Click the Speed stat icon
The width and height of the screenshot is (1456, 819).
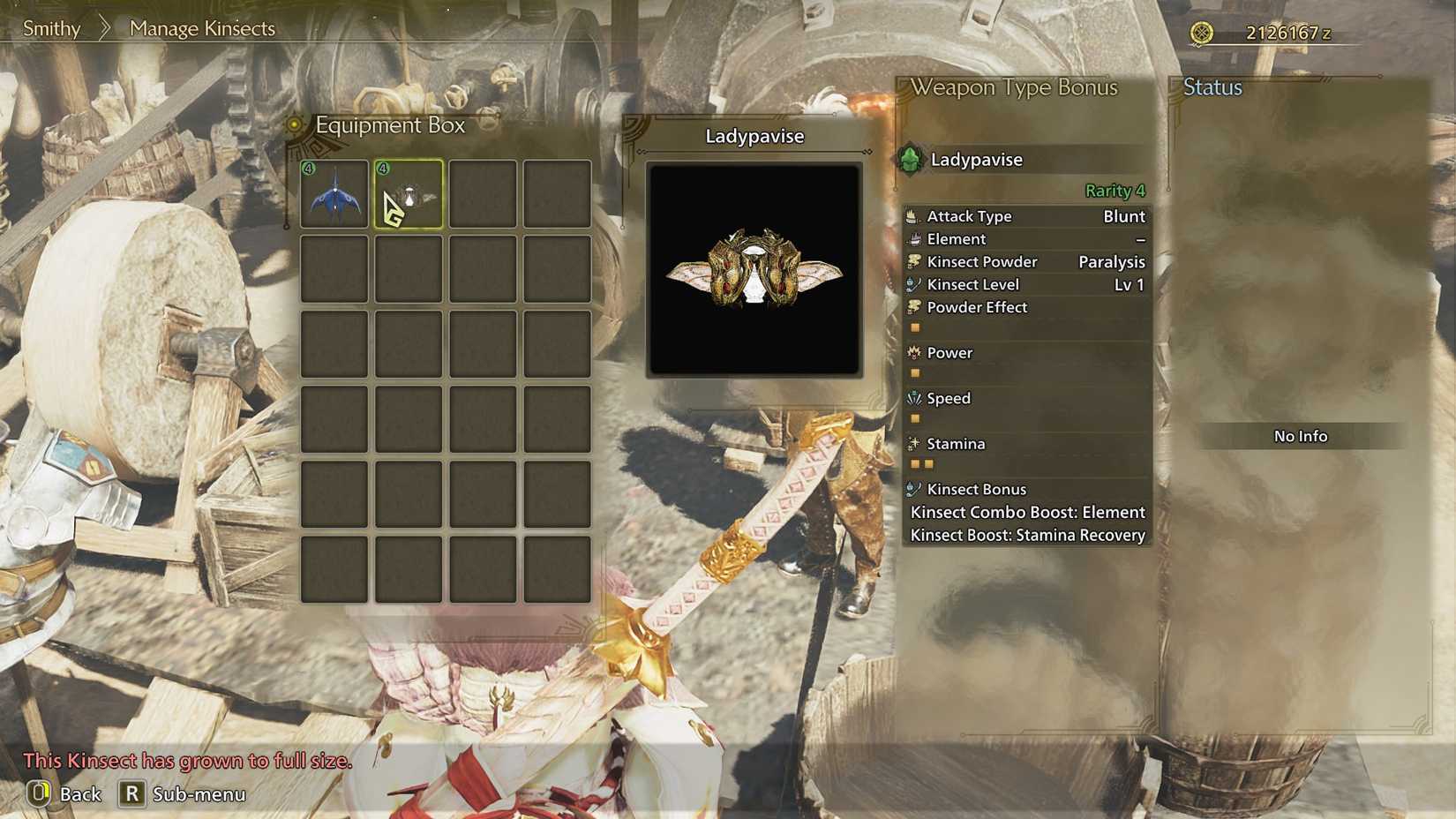point(912,398)
